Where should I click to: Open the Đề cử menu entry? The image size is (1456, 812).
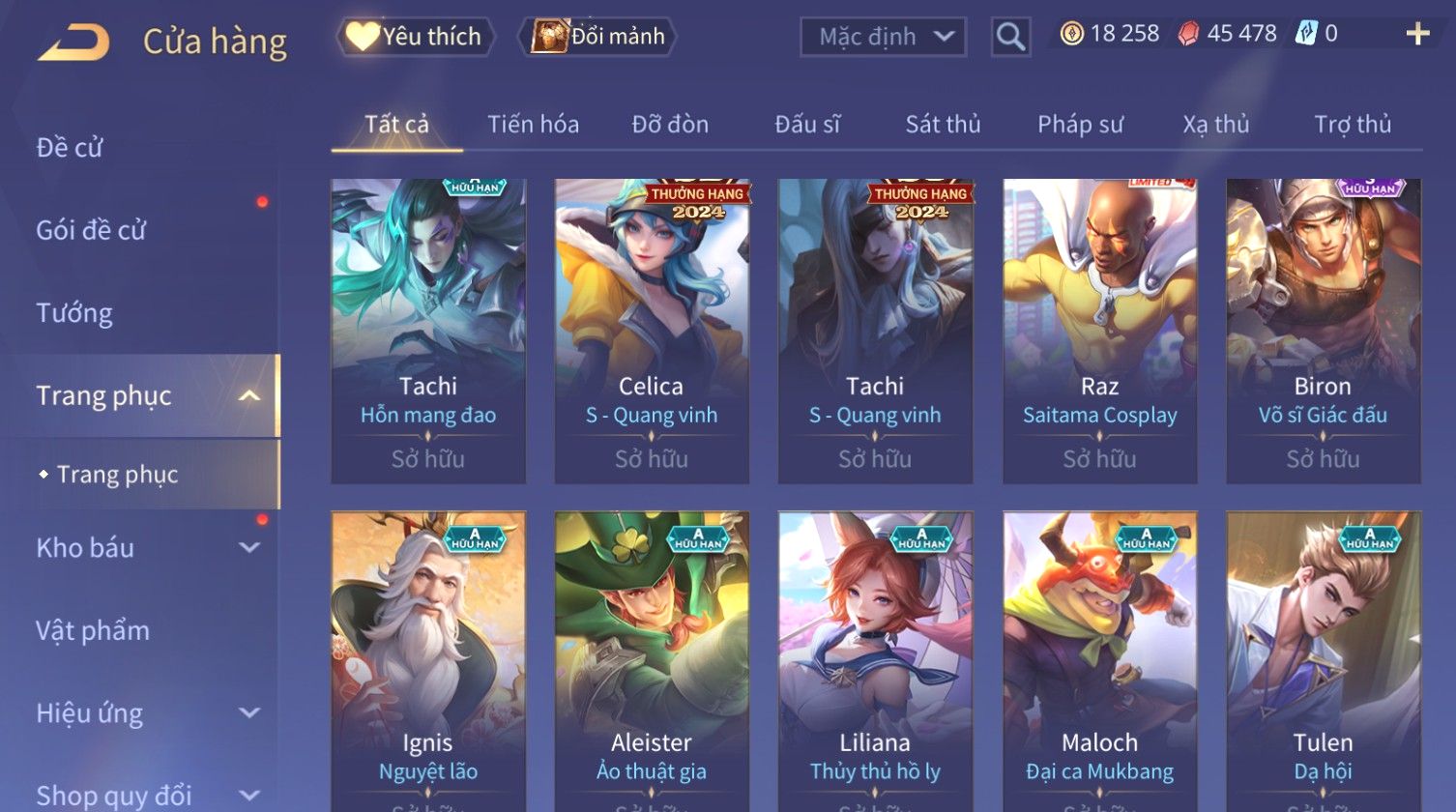click(x=70, y=148)
